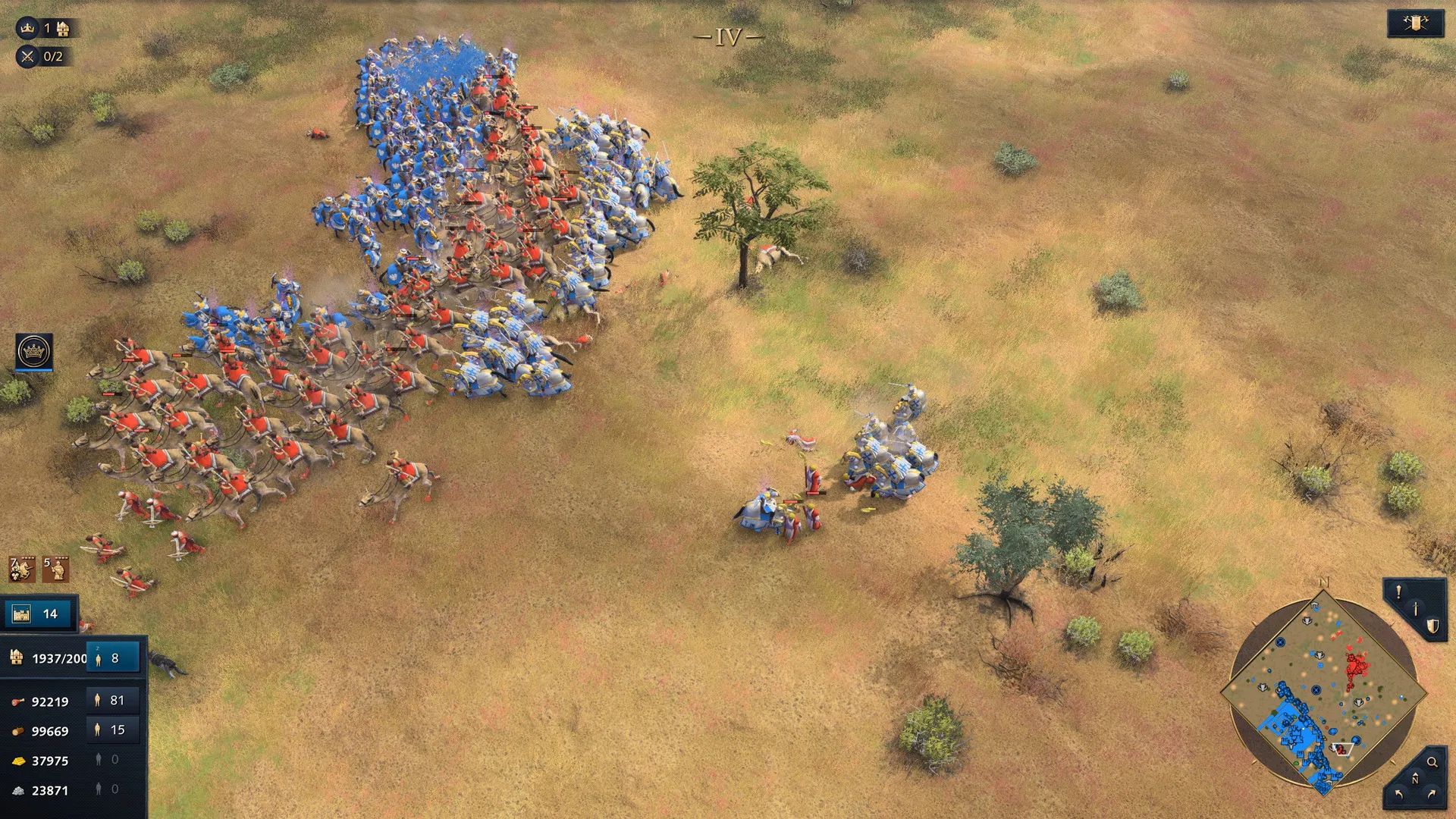1456x819 pixels.
Task: Select control group 7 cavalry icon
Action: click(x=22, y=569)
